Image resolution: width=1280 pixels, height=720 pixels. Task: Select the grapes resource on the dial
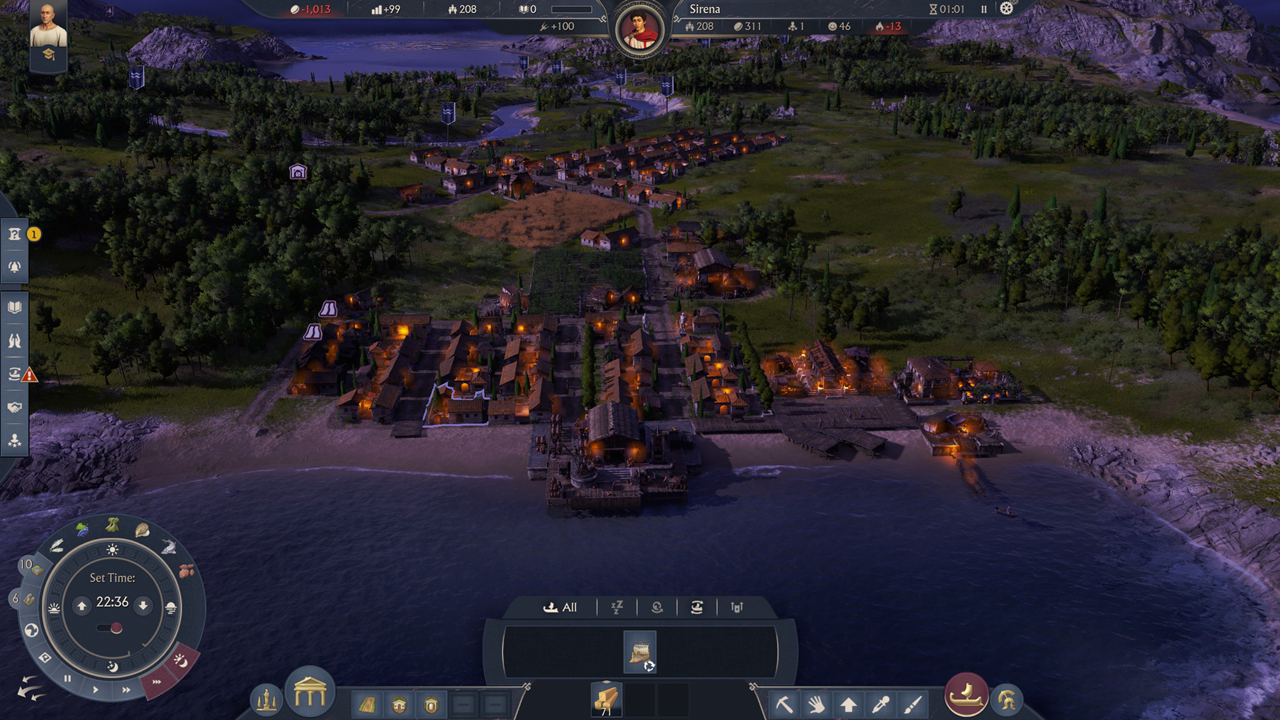click(83, 529)
